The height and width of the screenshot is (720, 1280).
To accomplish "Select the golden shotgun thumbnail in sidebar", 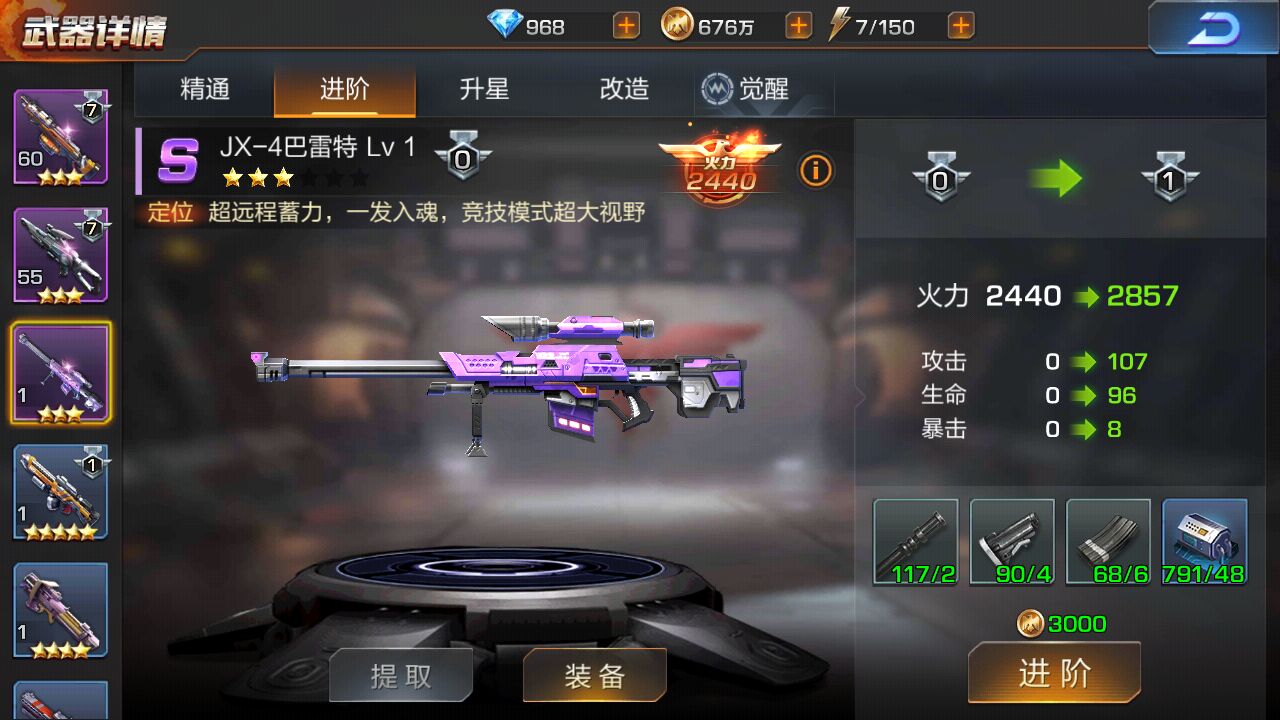I will [61, 492].
